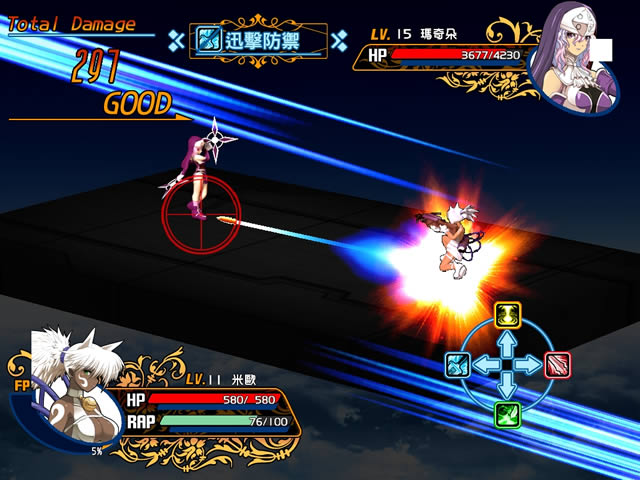640x480 pixels.
Task: Click the left arrow in the command wheel
Action: click(x=484, y=365)
